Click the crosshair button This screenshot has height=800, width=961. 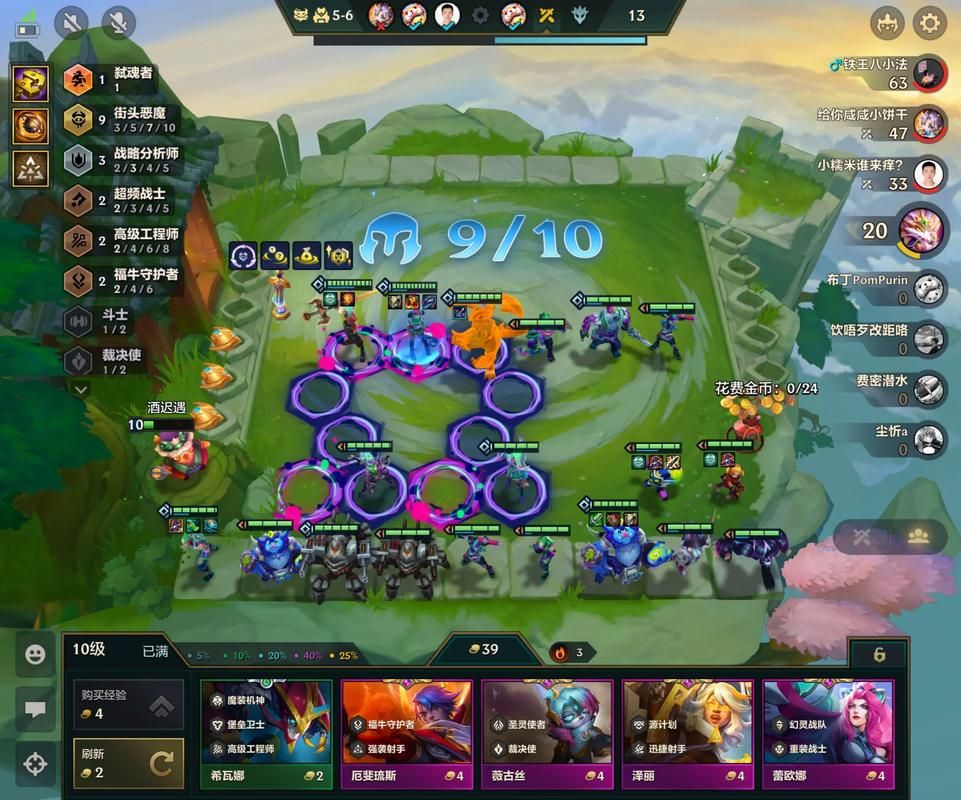click(x=35, y=765)
